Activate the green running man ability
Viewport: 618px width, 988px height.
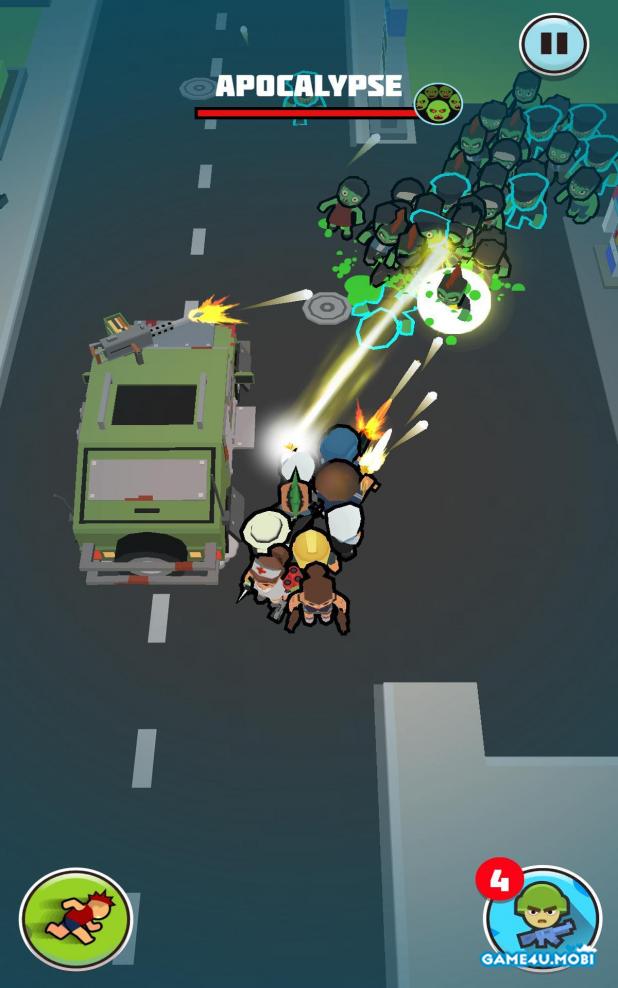(x=76, y=918)
